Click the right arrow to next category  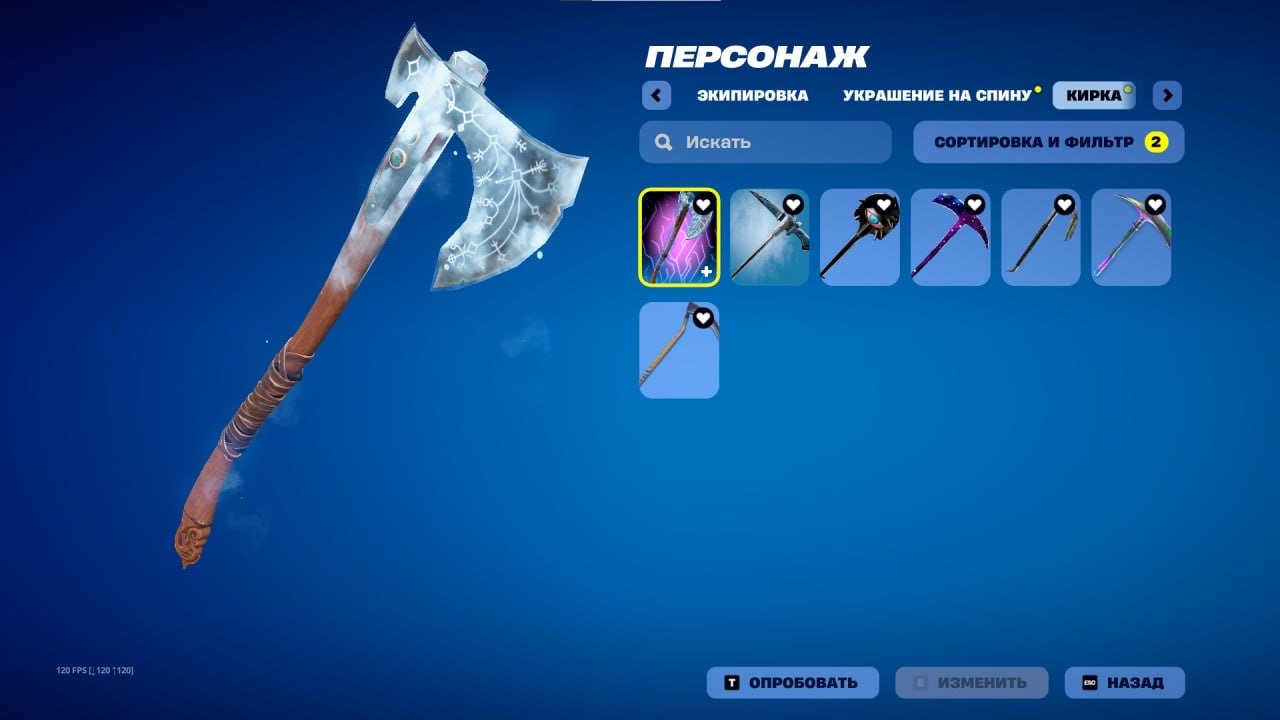click(x=1166, y=94)
